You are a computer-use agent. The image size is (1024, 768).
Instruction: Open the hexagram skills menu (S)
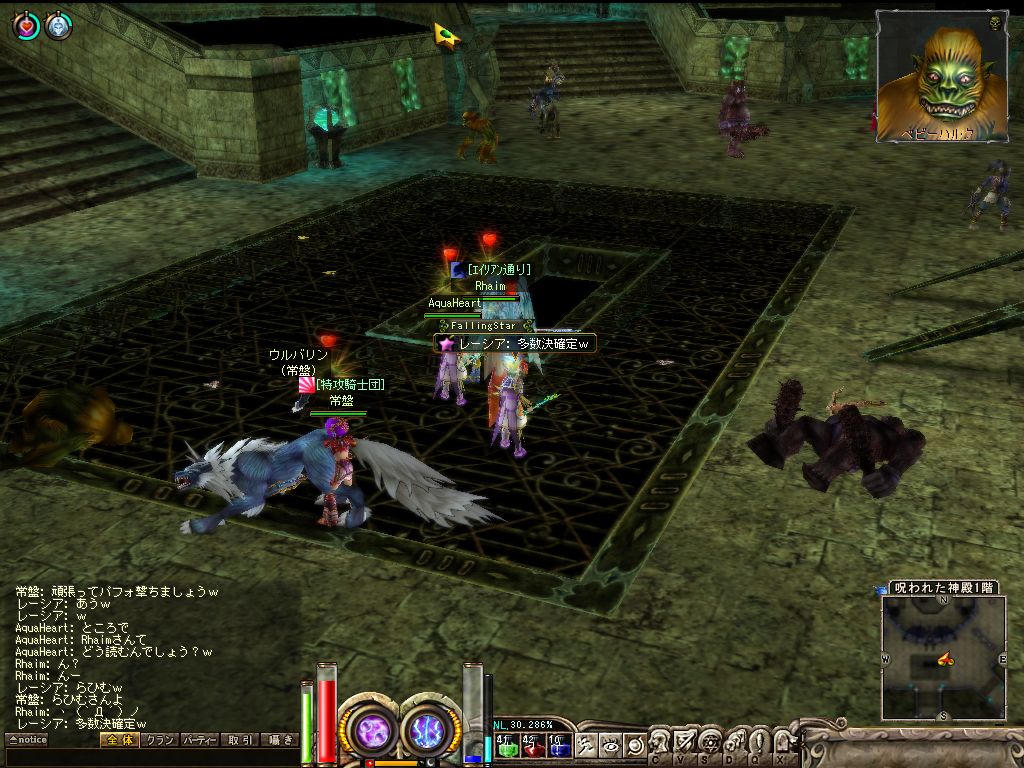(710, 742)
